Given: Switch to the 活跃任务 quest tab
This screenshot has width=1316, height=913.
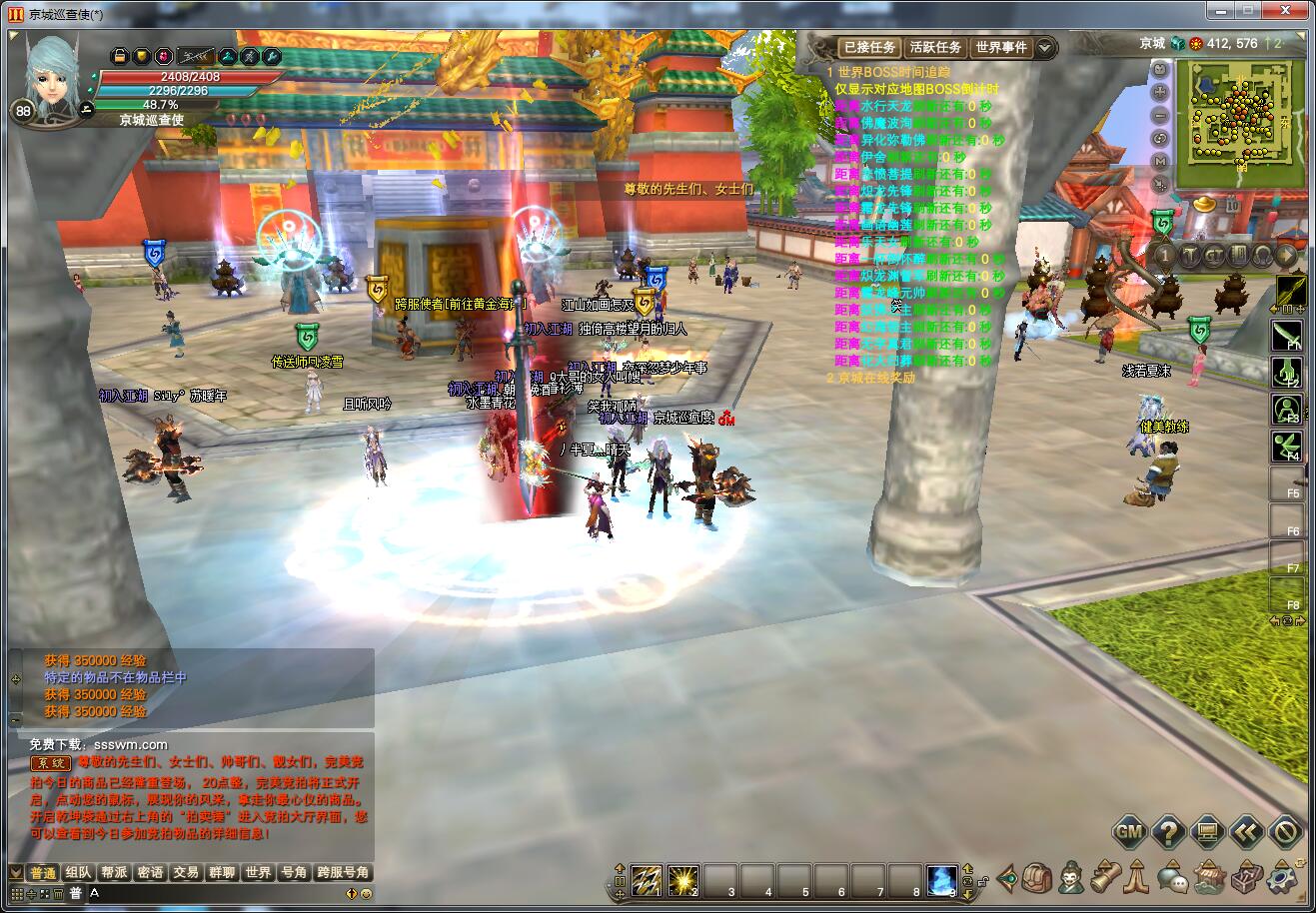Looking at the screenshot, I should click(935, 47).
